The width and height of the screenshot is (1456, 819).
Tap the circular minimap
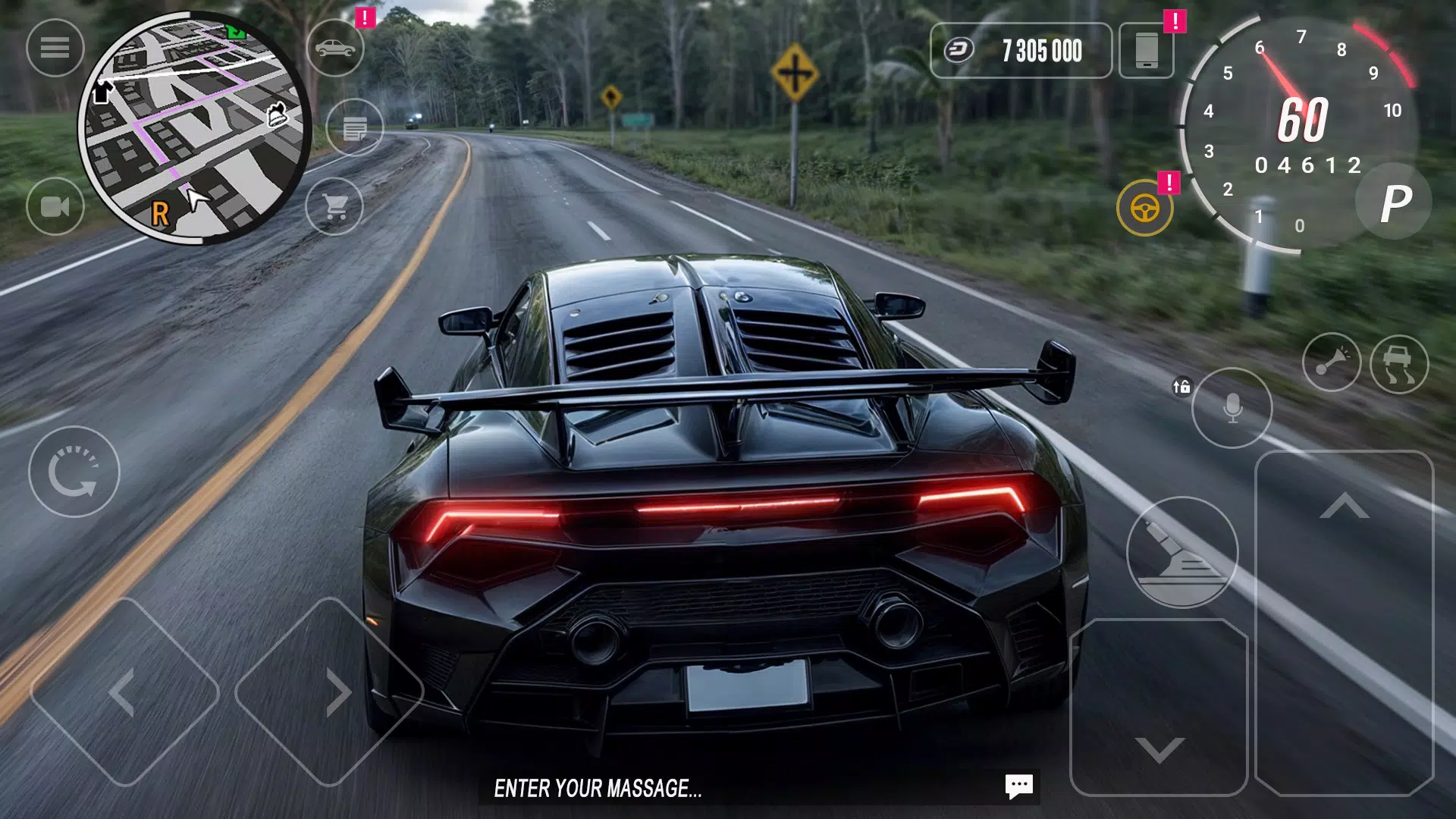tap(195, 129)
